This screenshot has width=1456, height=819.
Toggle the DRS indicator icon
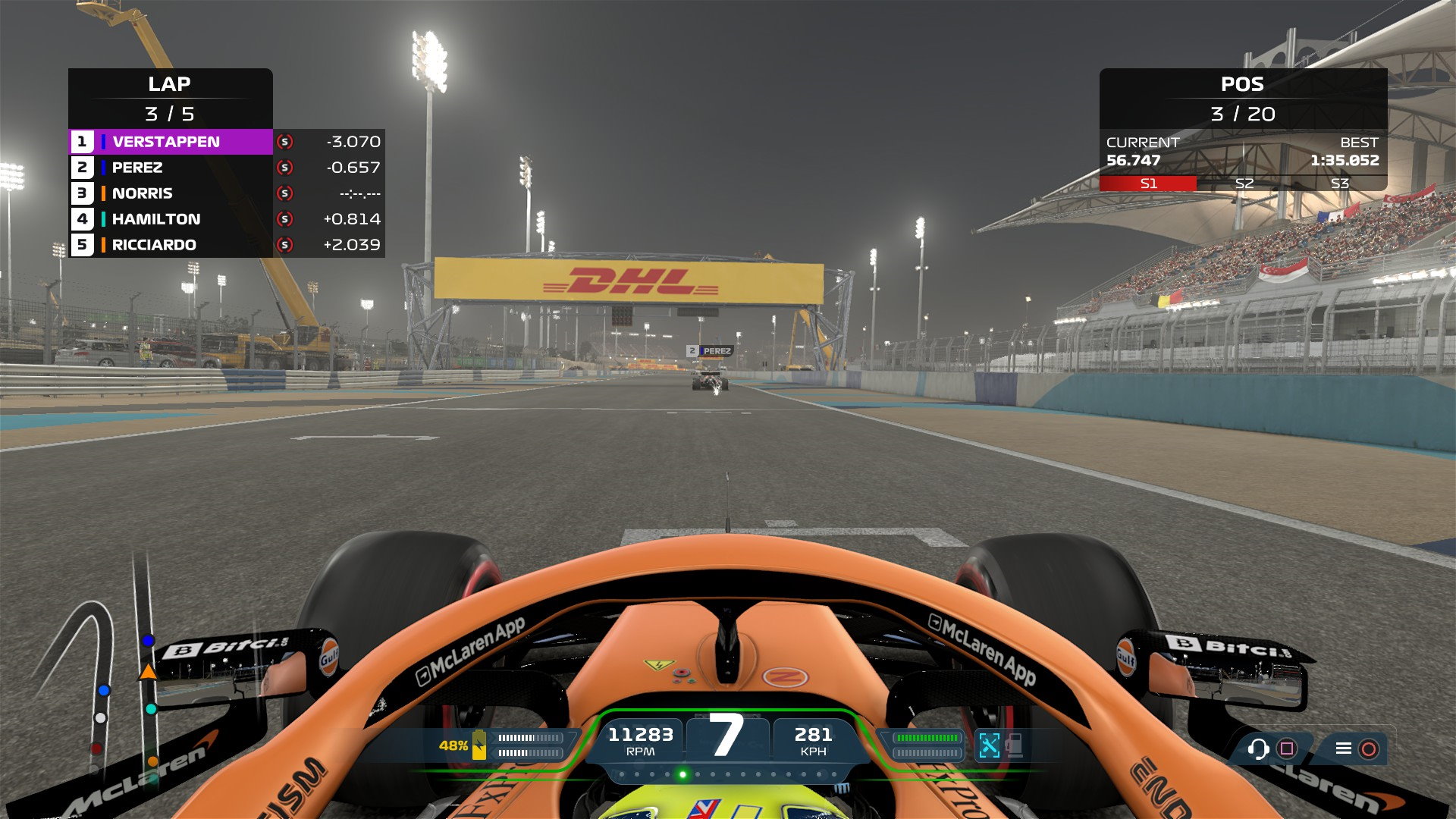point(989,745)
